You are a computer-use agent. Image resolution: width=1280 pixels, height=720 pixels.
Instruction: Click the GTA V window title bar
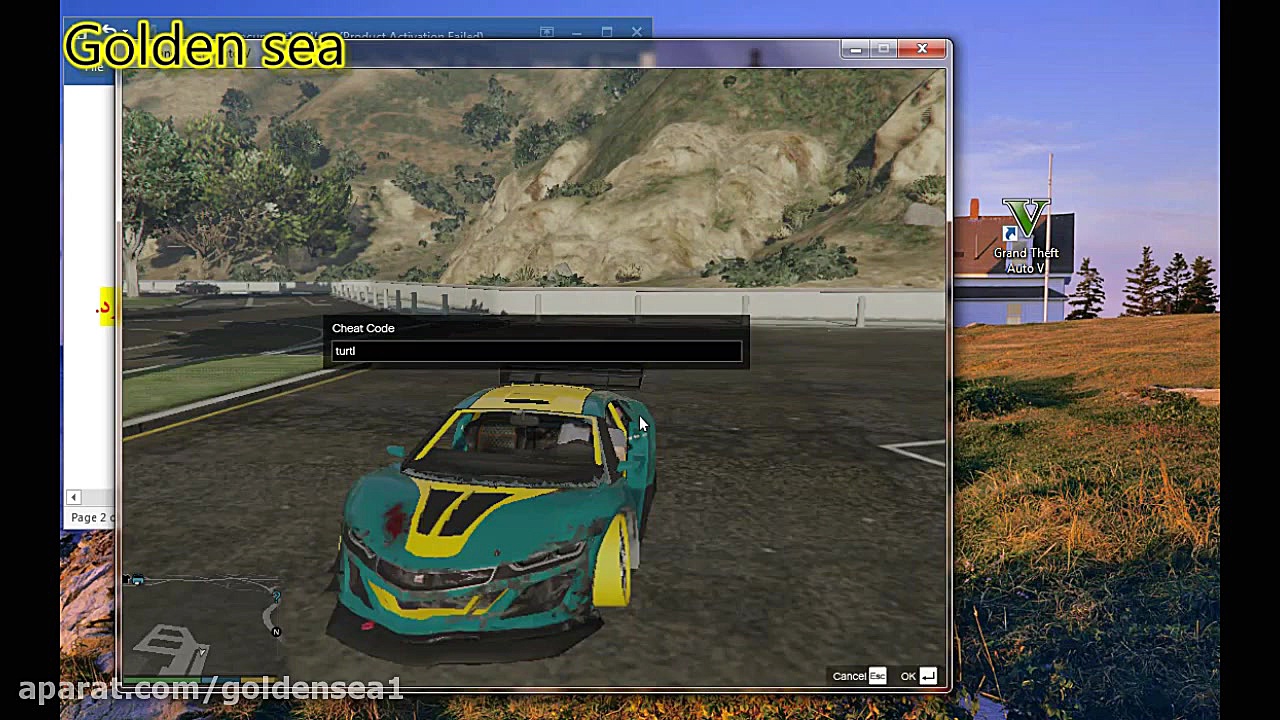500,49
